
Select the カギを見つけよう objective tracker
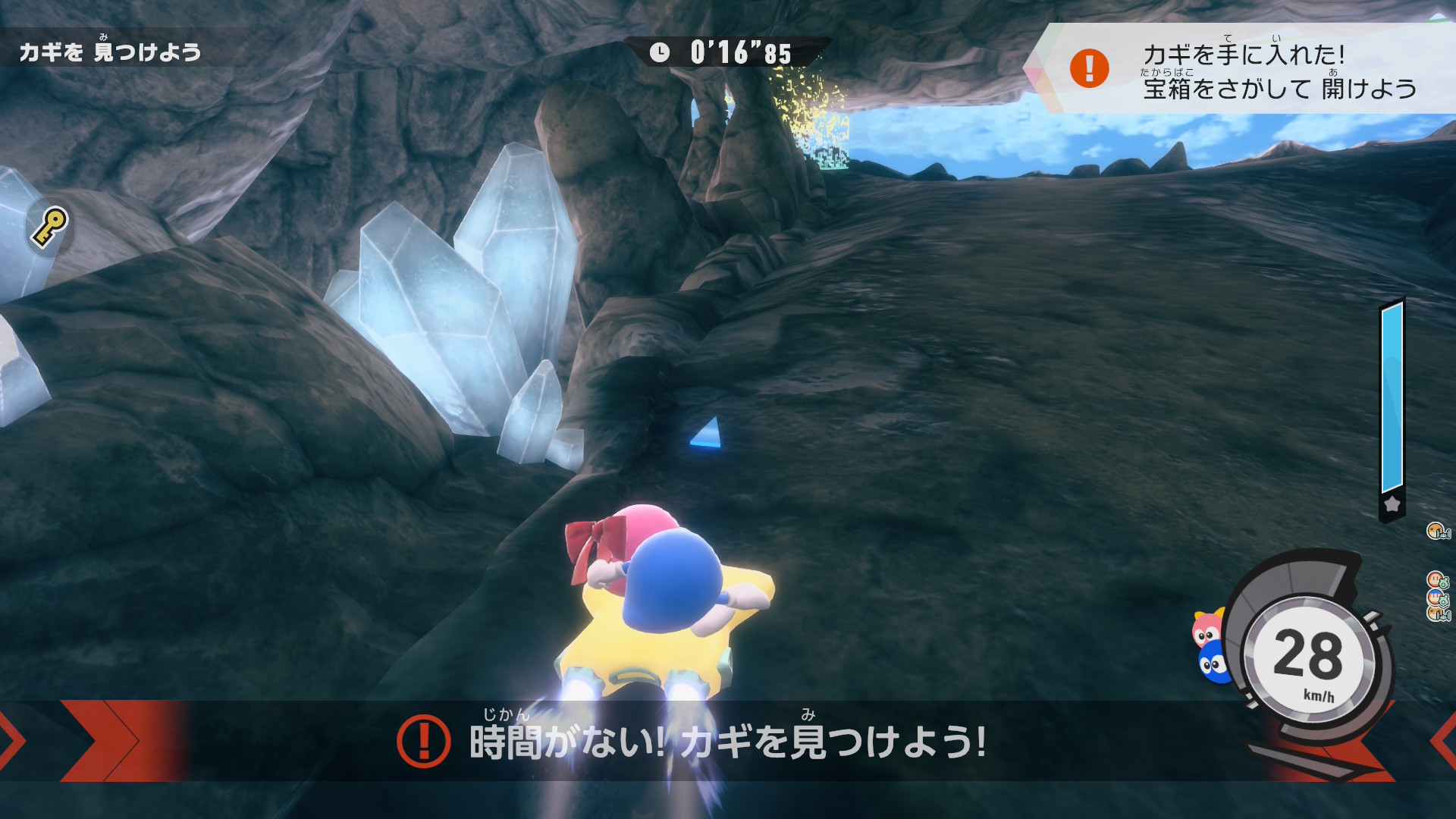pyautogui.click(x=111, y=51)
